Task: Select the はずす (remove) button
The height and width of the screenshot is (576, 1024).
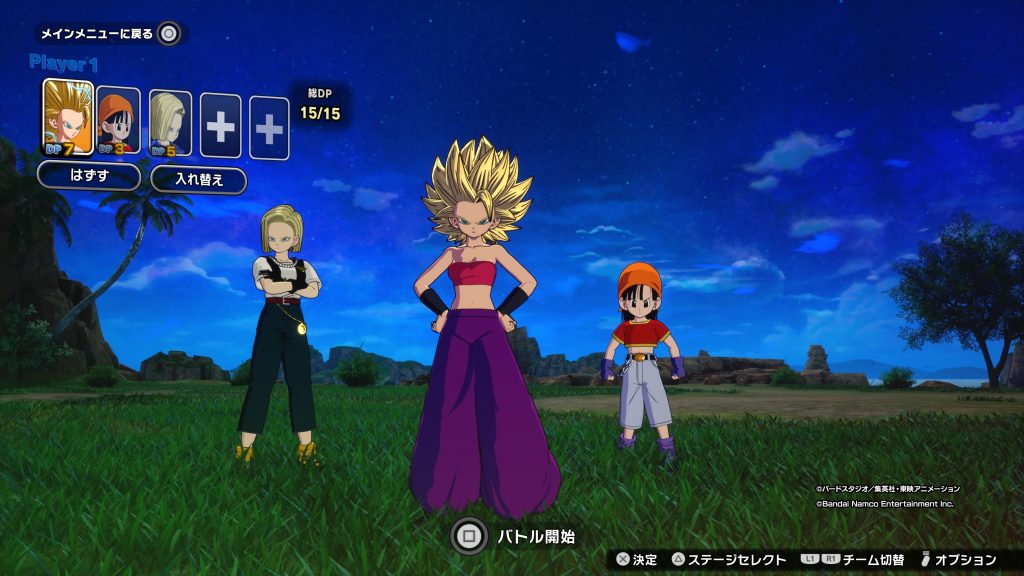Action: click(89, 178)
